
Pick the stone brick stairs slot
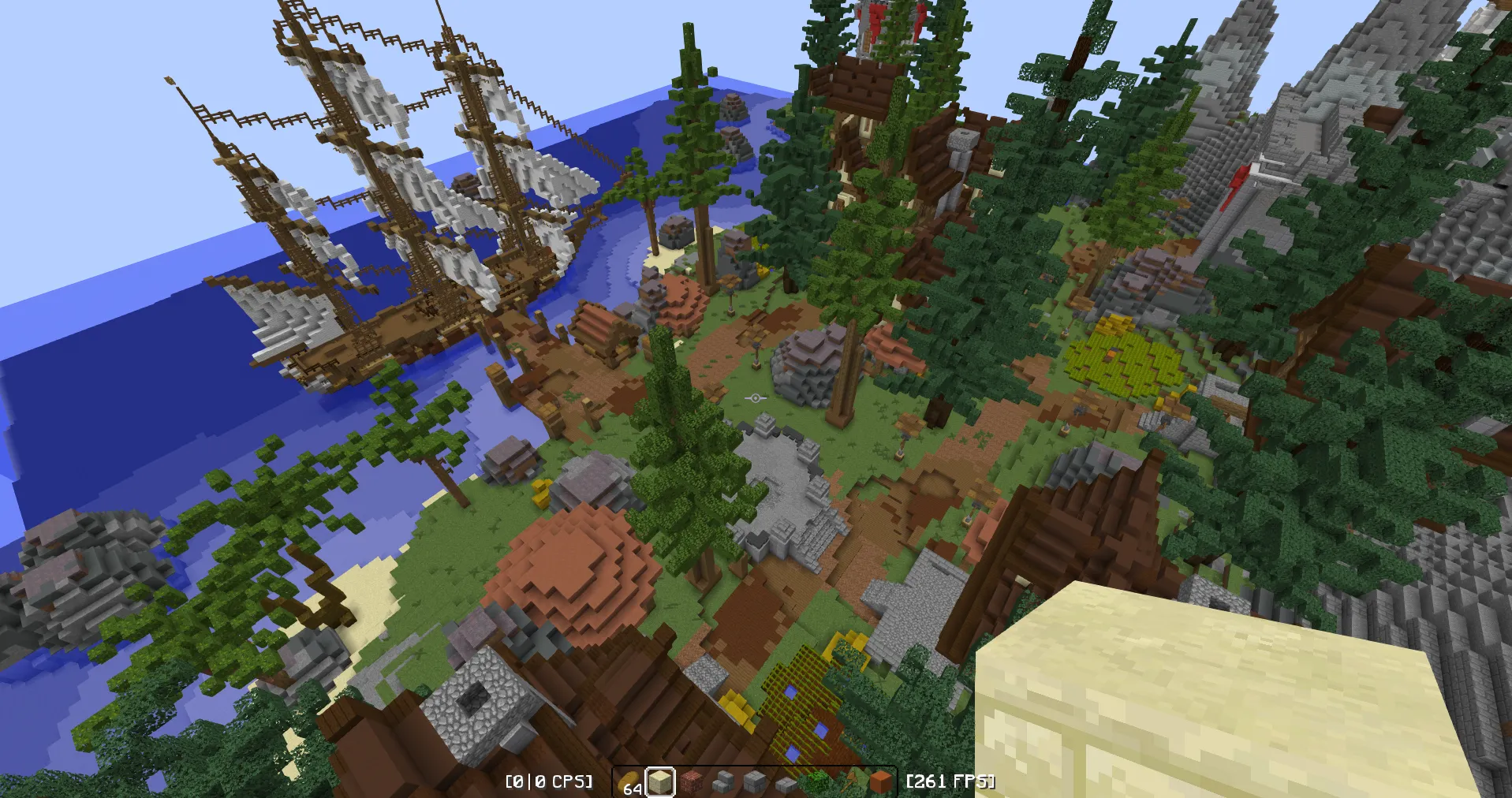coord(723,782)
